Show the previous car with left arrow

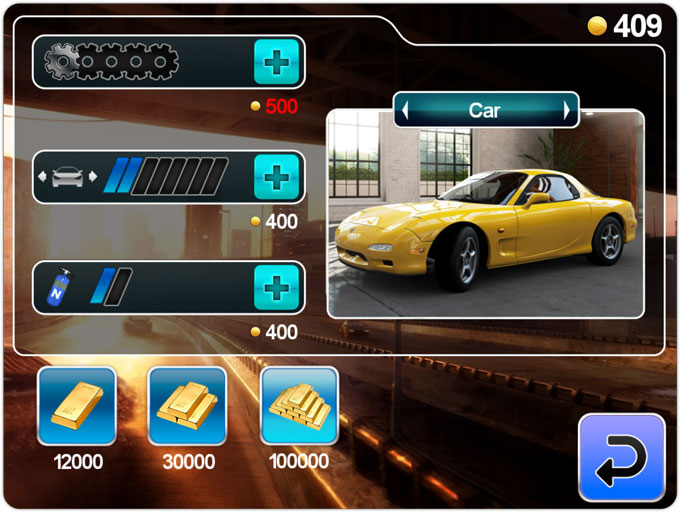(x=405, y=110)
